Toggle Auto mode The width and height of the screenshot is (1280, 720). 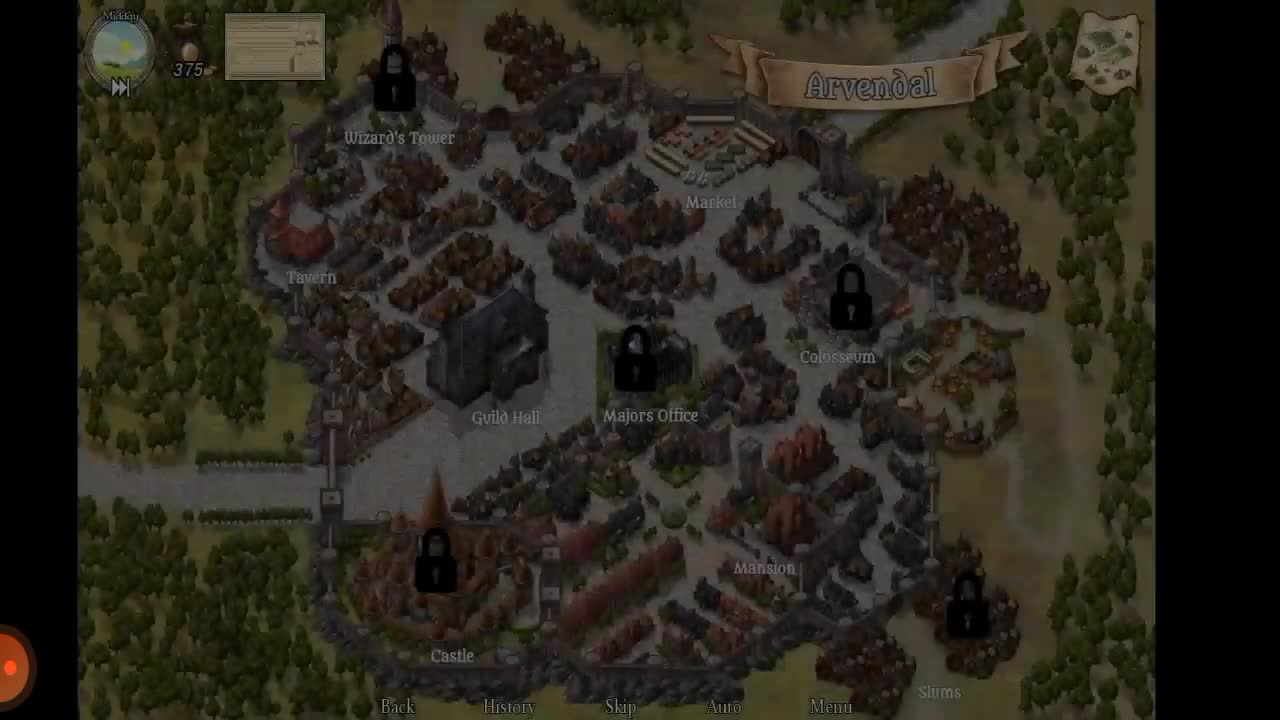(724, 706)
